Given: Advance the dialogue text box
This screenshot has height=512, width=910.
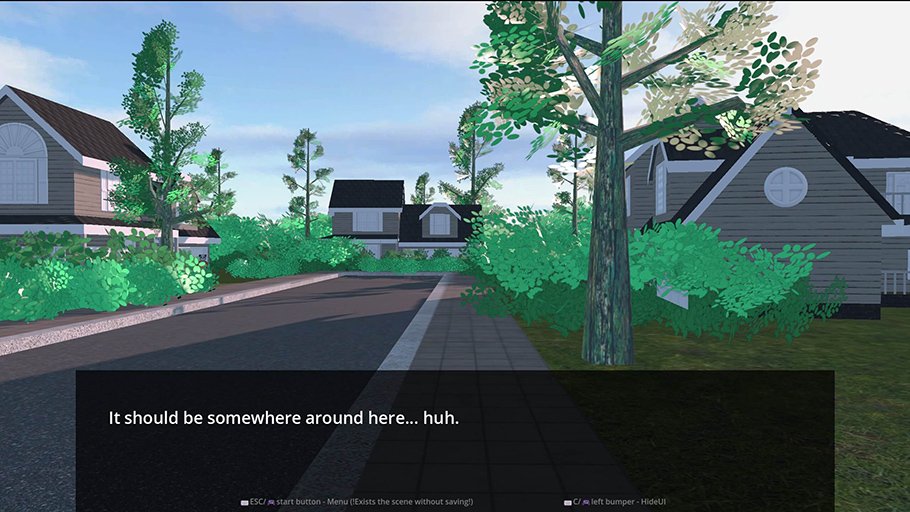Looking at the screenshot, I should [455, 428].
